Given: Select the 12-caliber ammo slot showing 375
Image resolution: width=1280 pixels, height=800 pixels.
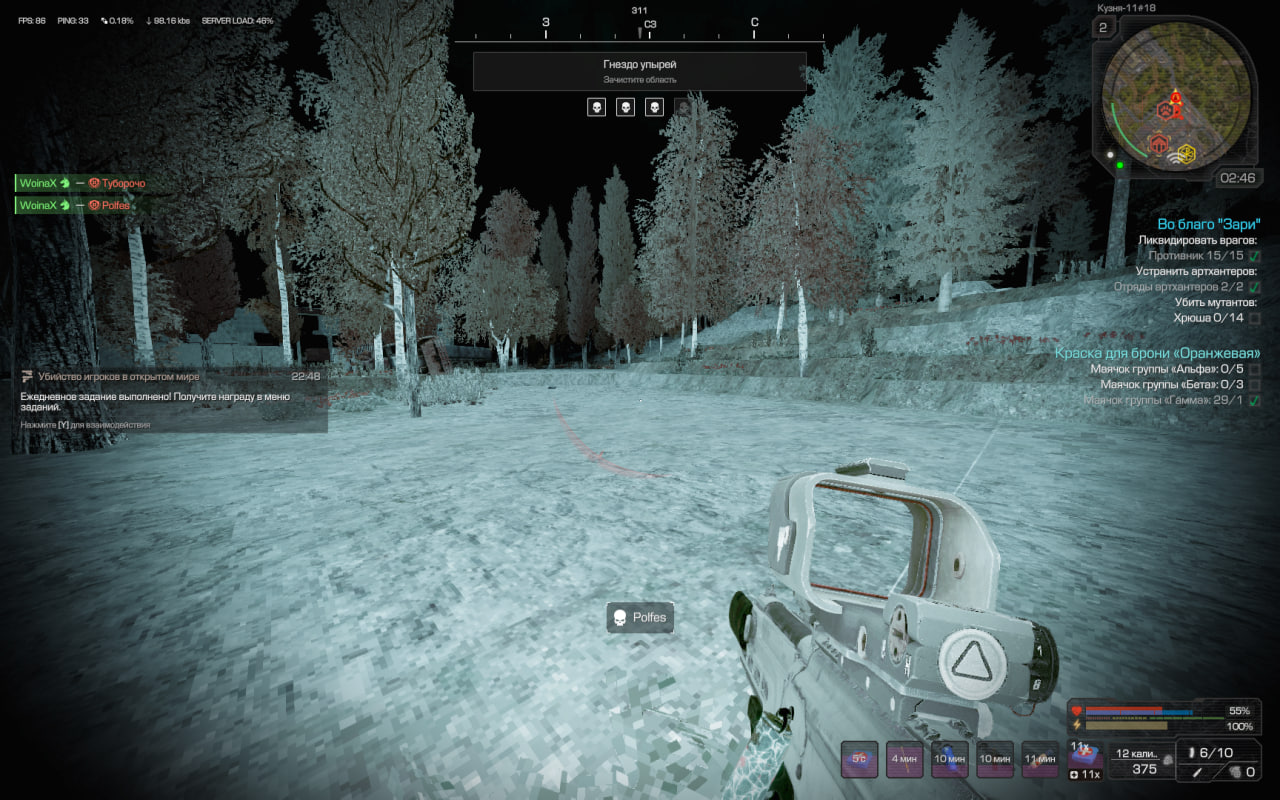Looking at the screenshot, I should click(1143, 762).
